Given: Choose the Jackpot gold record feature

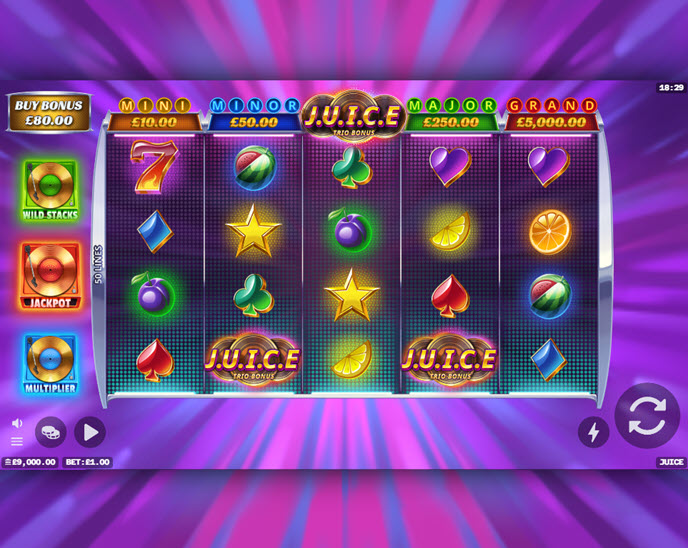Looking at the screenshot, I should click(50, 275).
